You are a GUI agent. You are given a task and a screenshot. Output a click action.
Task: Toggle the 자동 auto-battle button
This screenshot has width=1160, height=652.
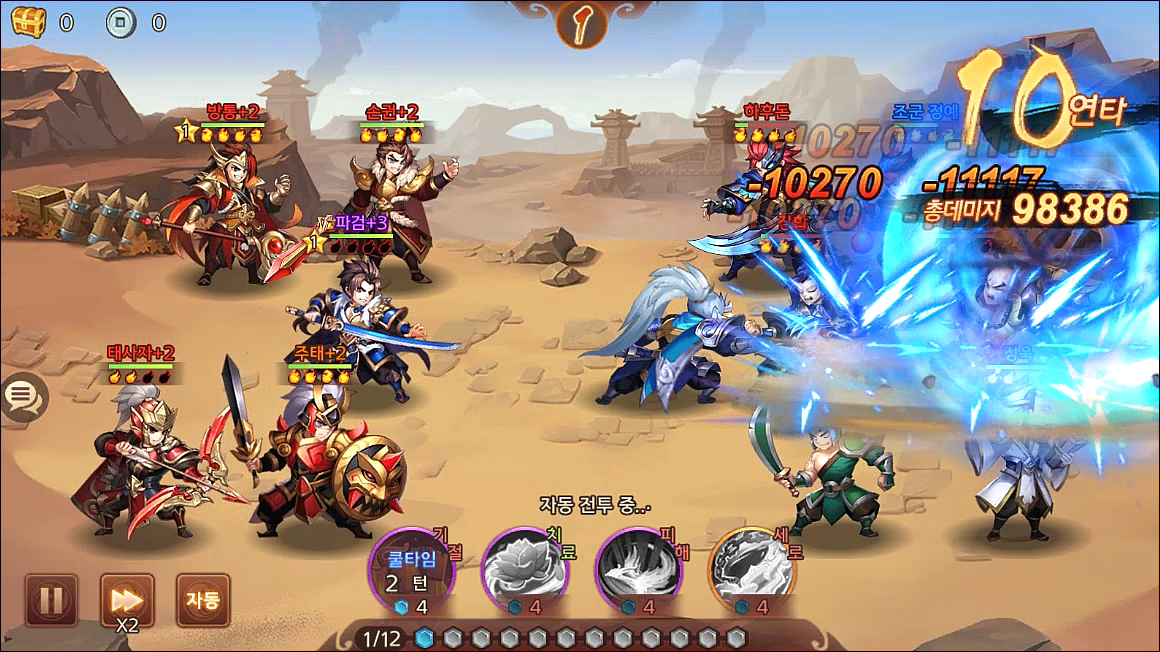[x=202, y=600]
